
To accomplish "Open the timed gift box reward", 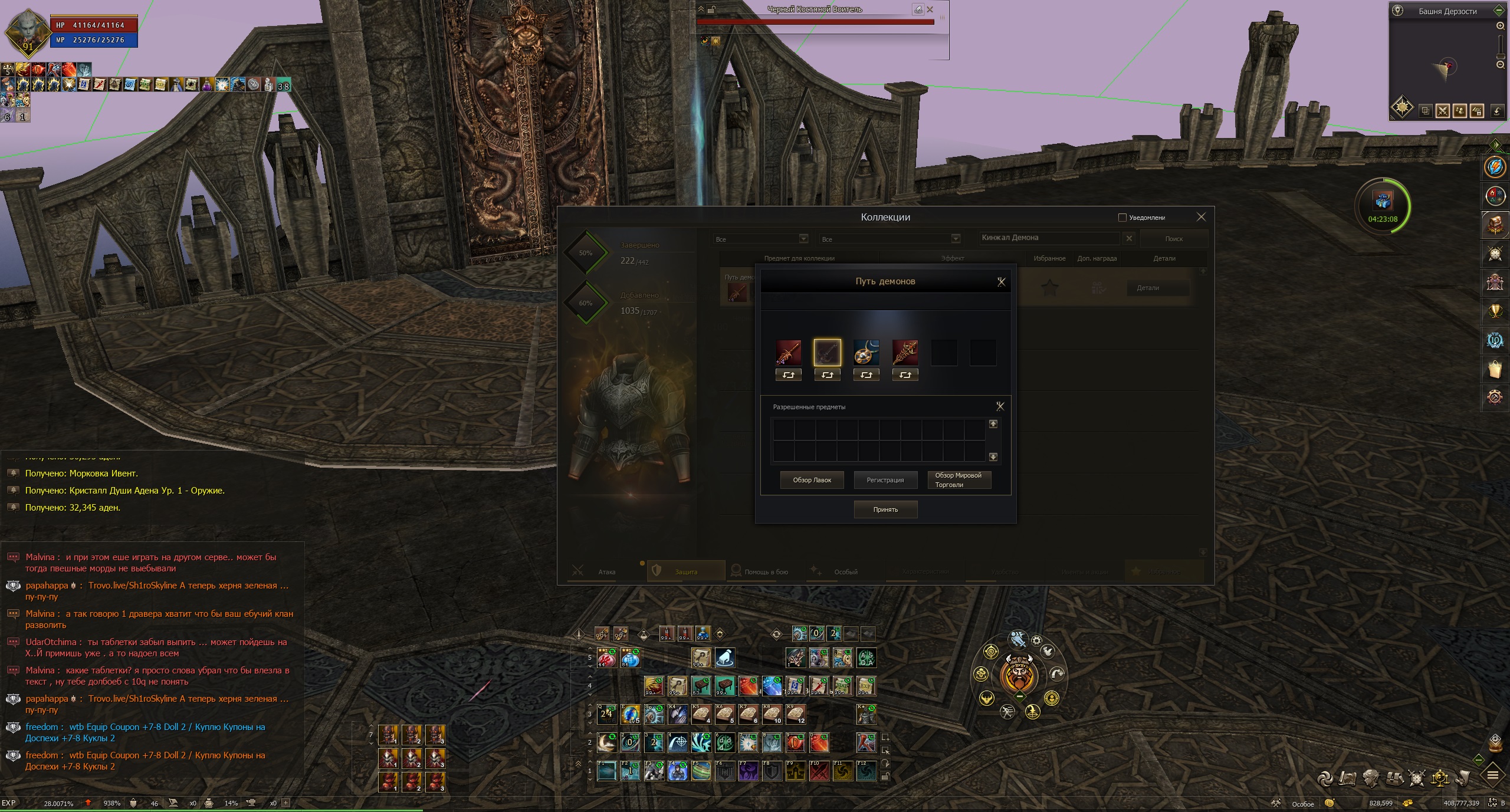I will click(1383, 202).
